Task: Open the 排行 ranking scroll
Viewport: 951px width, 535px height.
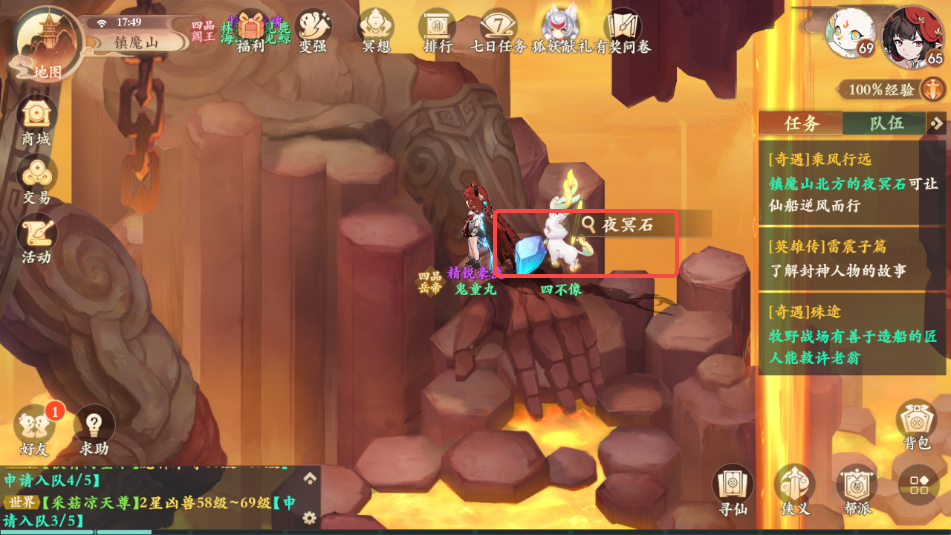Action: tap(437, 32)
